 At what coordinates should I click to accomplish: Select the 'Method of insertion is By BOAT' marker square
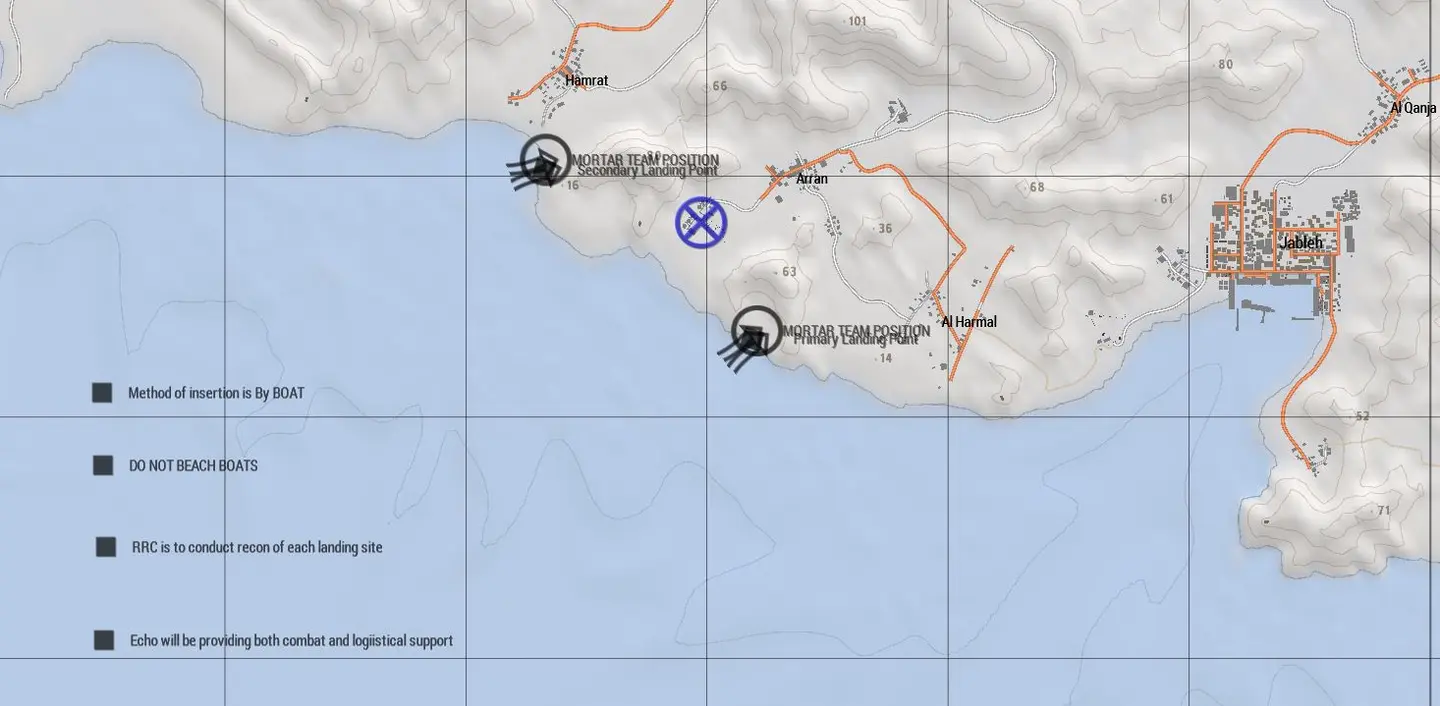tap(102, 393)
